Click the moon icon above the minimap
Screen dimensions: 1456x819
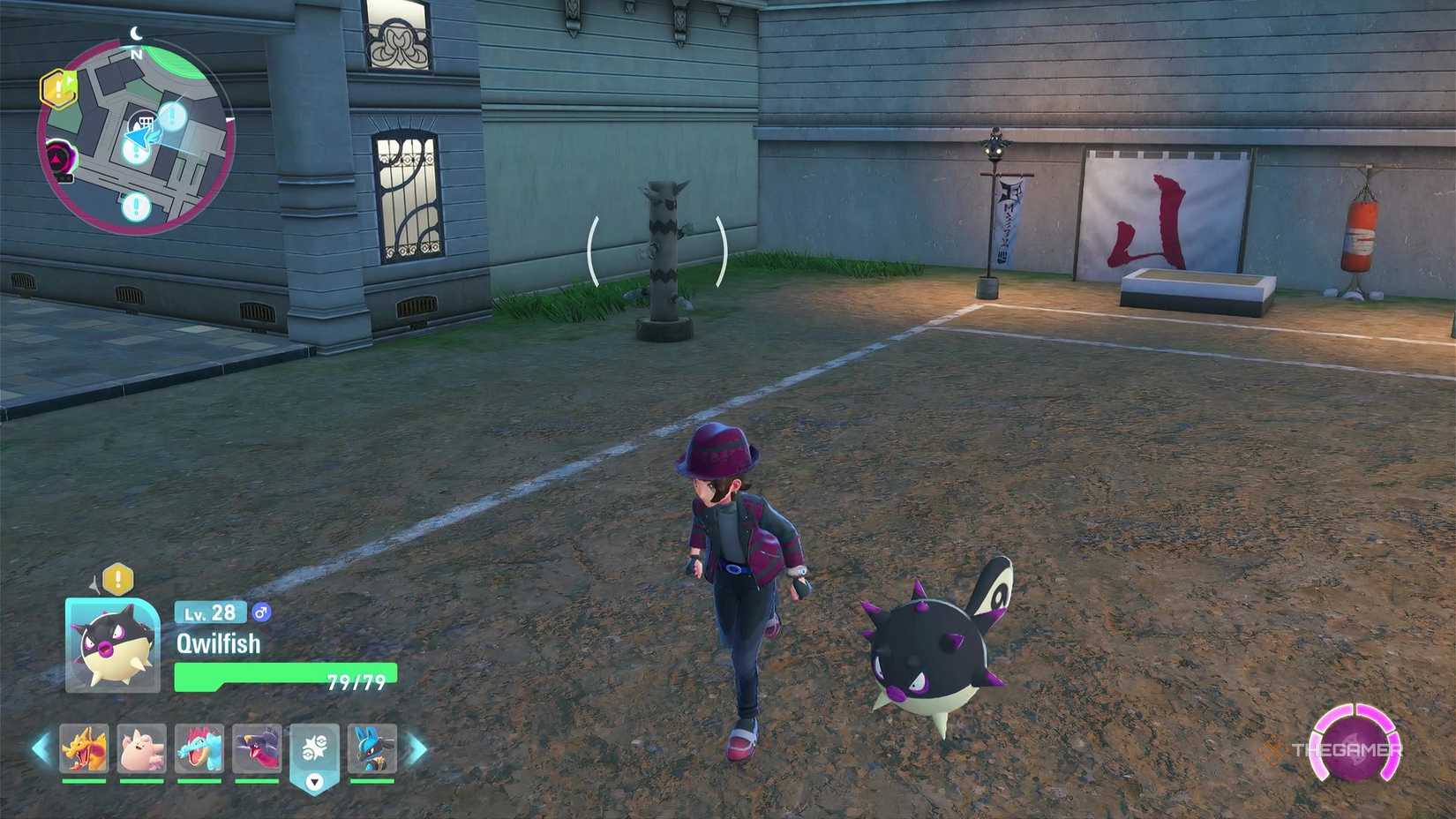click(137, 31)
